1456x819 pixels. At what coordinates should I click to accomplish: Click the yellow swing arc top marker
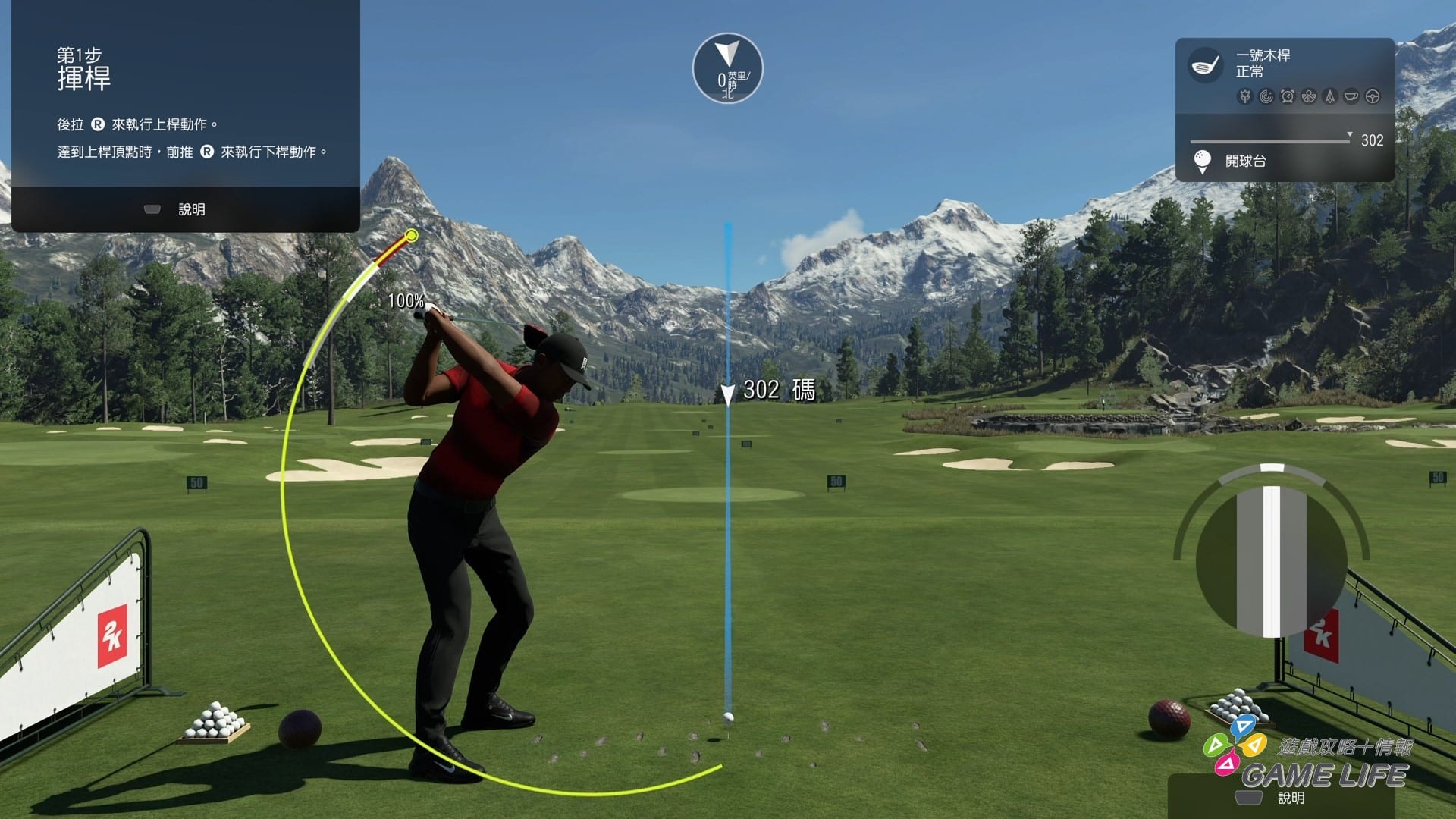coord(411,236)
